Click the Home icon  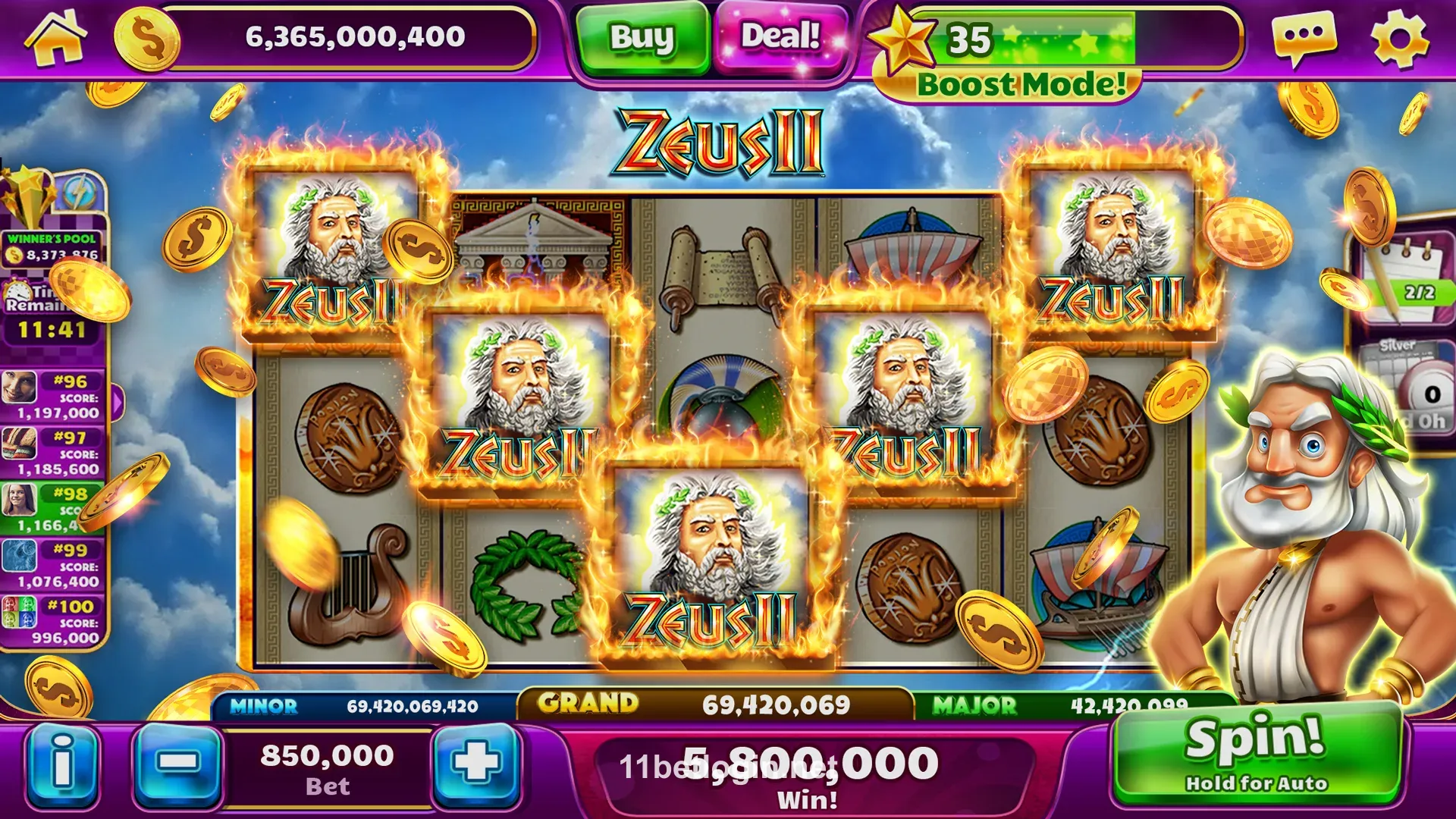[57, 36]
